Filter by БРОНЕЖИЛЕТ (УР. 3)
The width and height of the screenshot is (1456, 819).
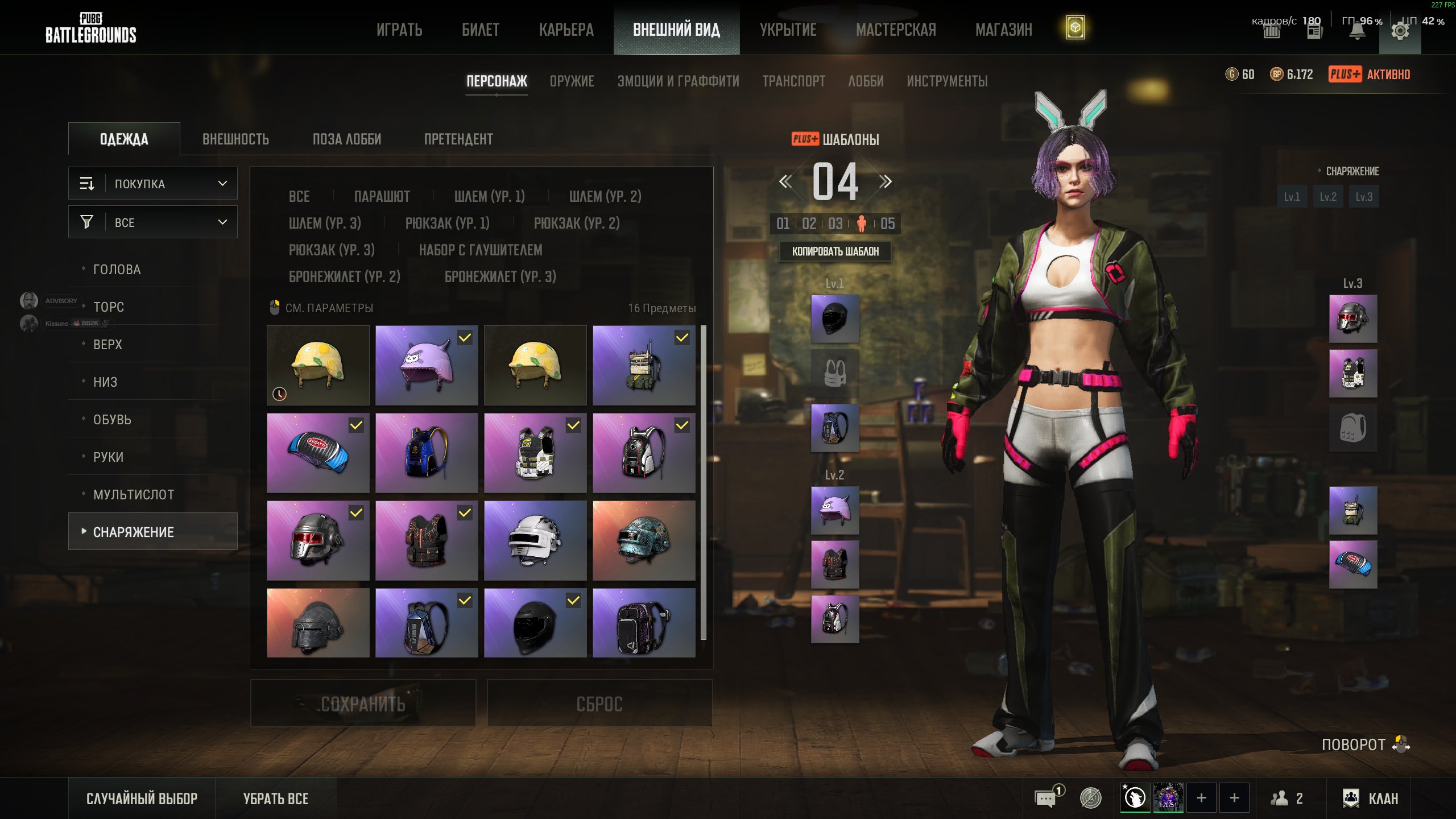[500, 277]
